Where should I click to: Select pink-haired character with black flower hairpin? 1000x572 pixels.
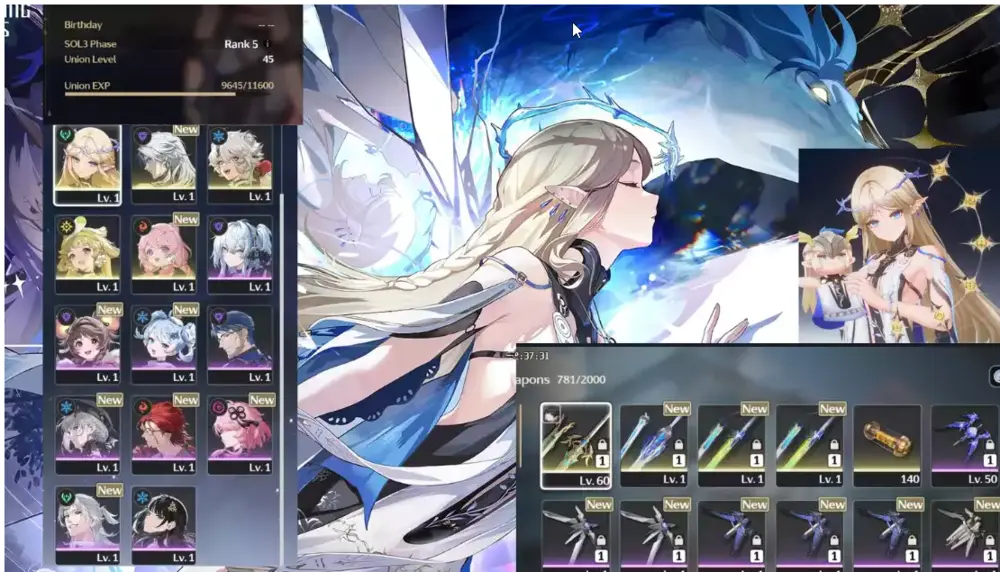[x=239, y=432]
